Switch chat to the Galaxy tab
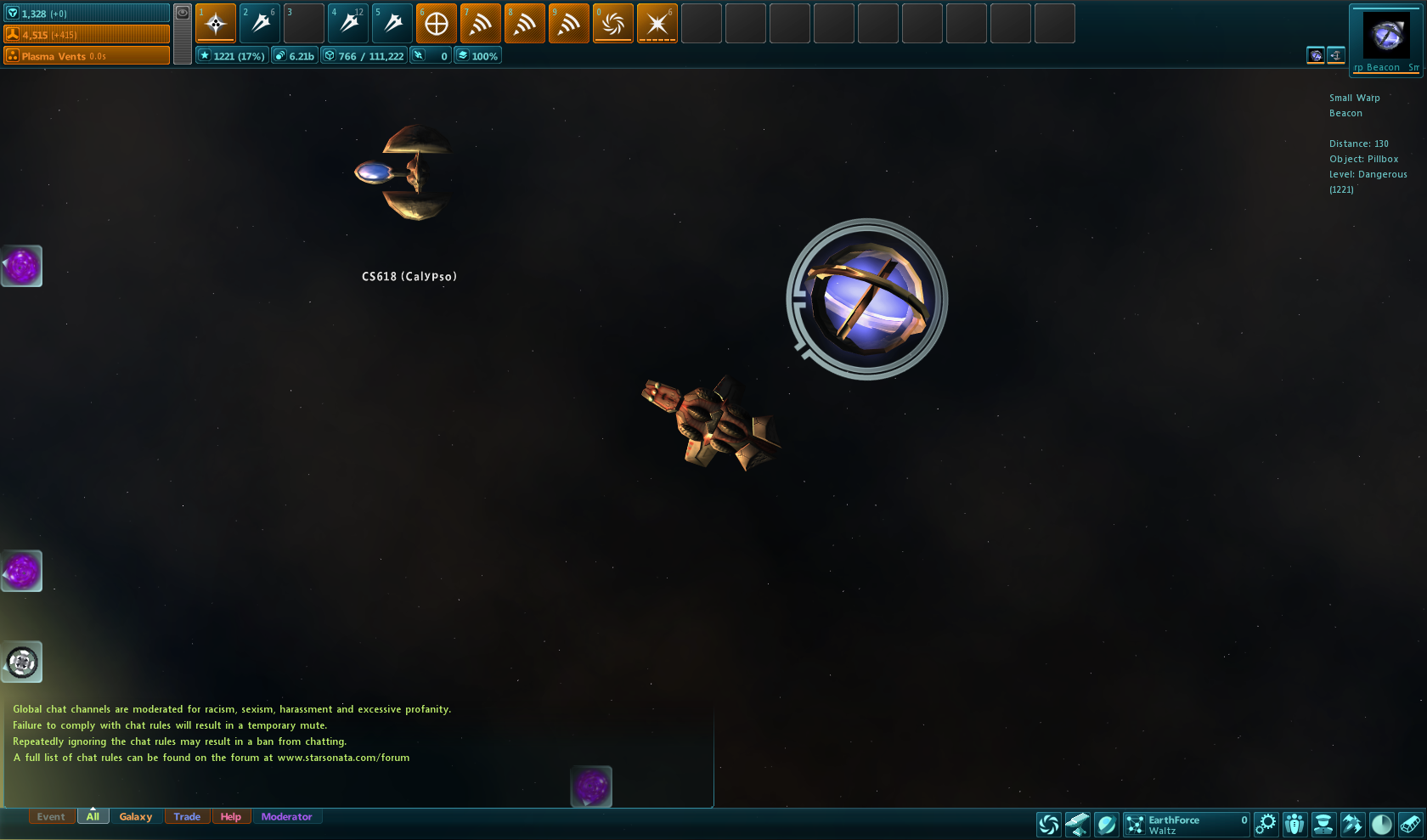 pyautogui.click(x=136, y=817)
